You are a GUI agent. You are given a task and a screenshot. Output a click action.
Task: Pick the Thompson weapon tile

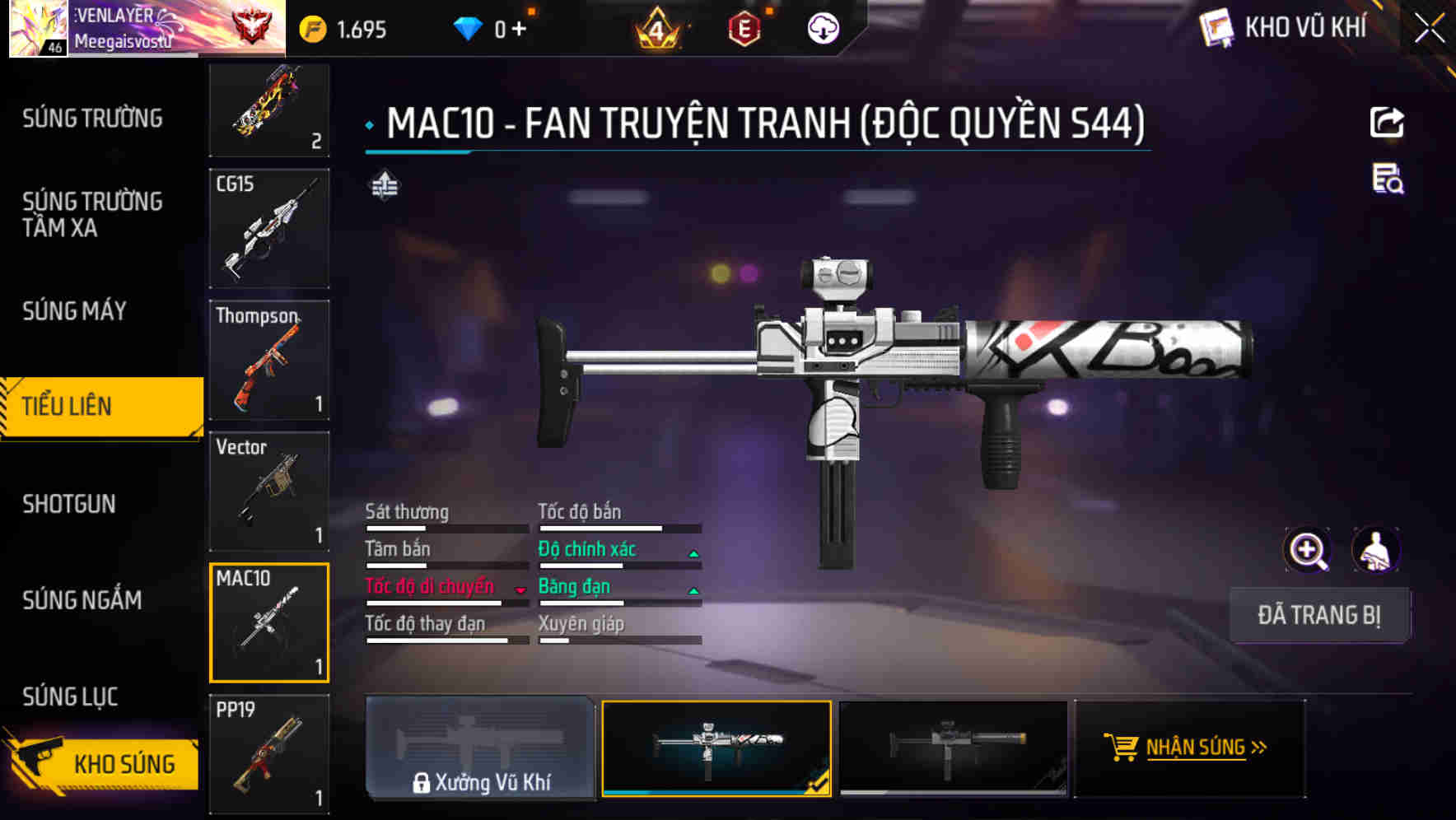tap(269, 360)
